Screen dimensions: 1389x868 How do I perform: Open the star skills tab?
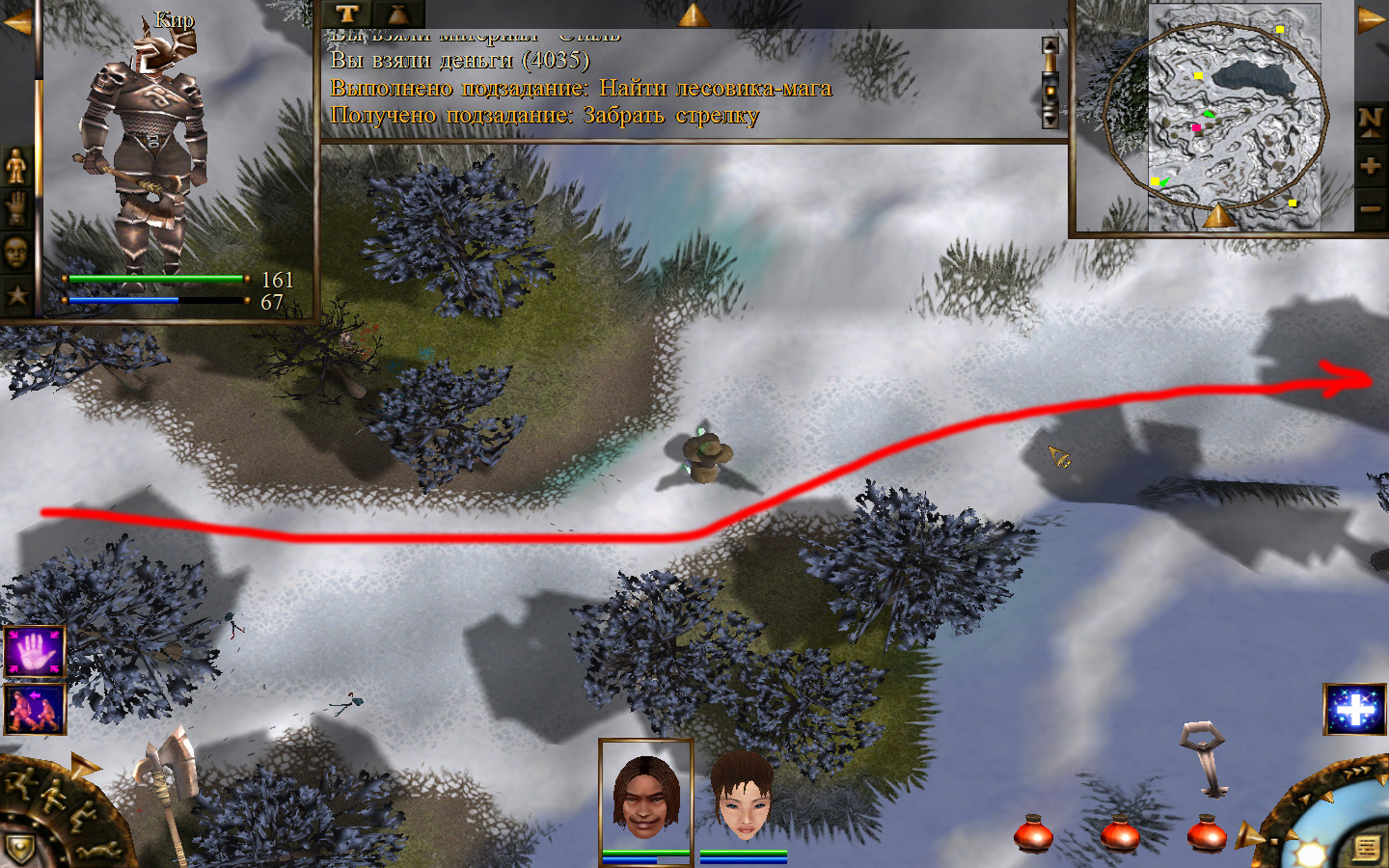coord(16,294)
